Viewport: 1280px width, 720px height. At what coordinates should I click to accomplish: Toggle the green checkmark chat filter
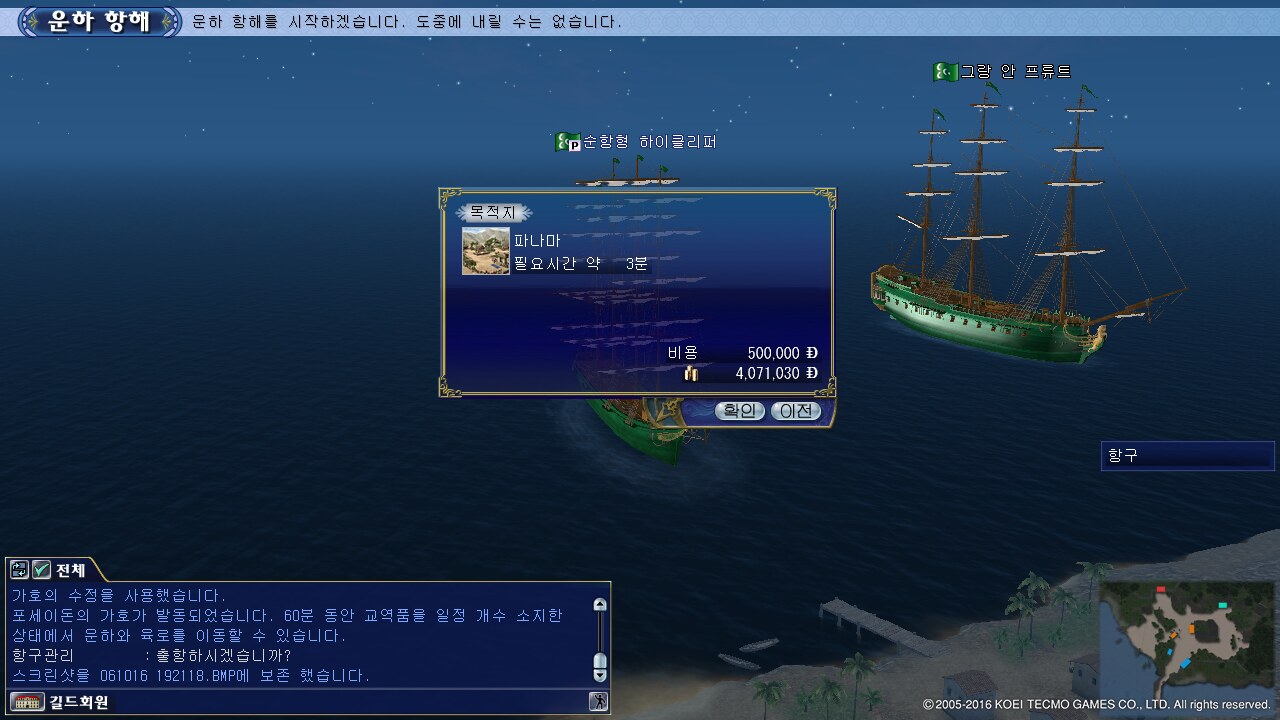point(41,570)
